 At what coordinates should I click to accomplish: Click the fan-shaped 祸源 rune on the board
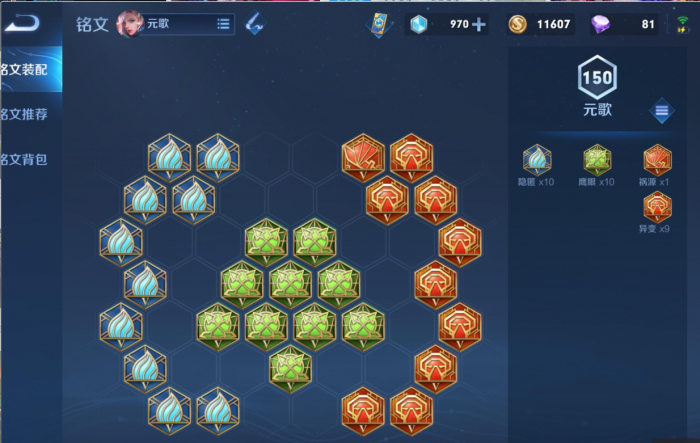(x=362, y=155)
